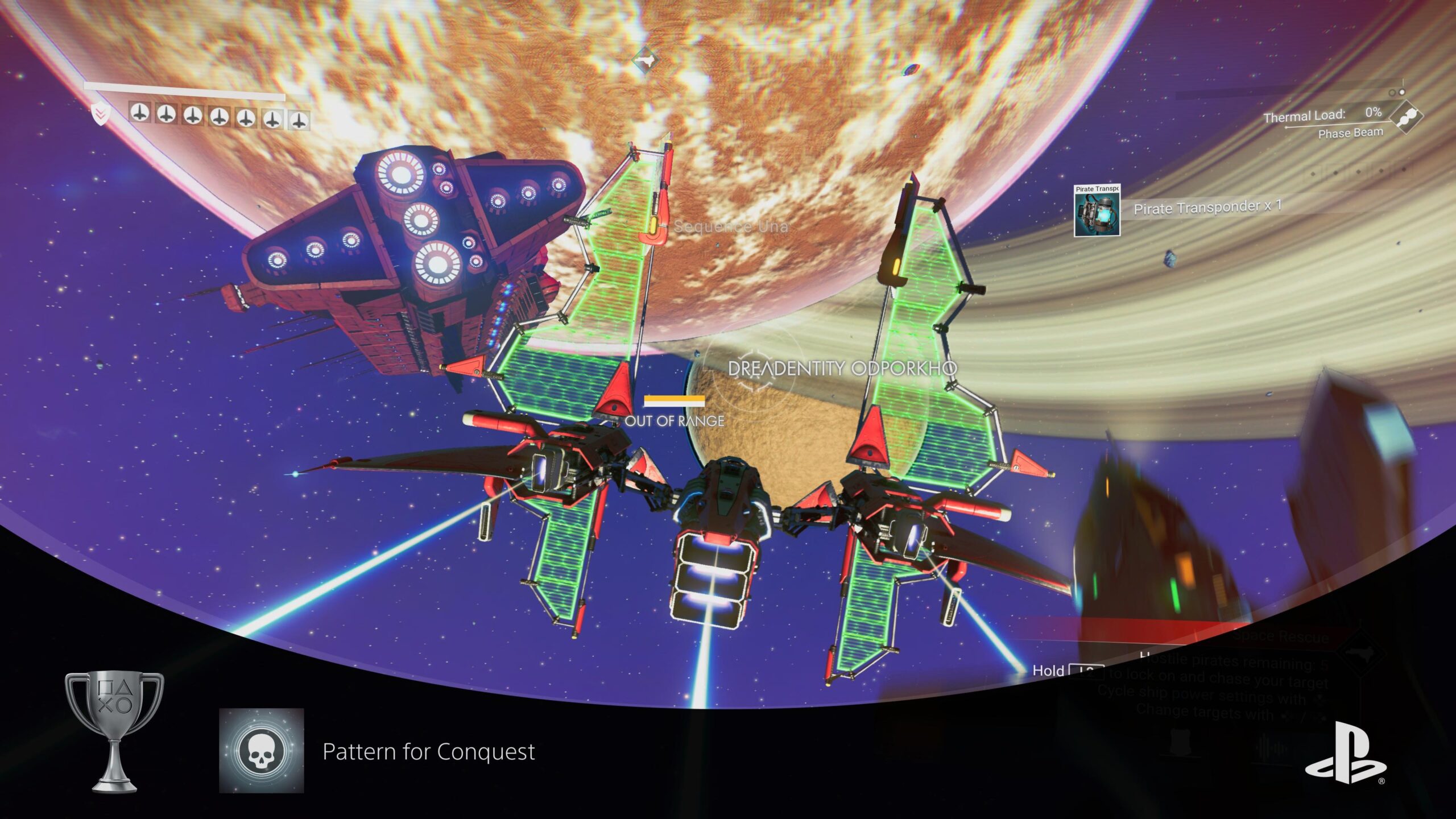Select the Dreadentity Odporkho target reticle
Viewport: 1456px width, 819px height.
coord(754,369)
